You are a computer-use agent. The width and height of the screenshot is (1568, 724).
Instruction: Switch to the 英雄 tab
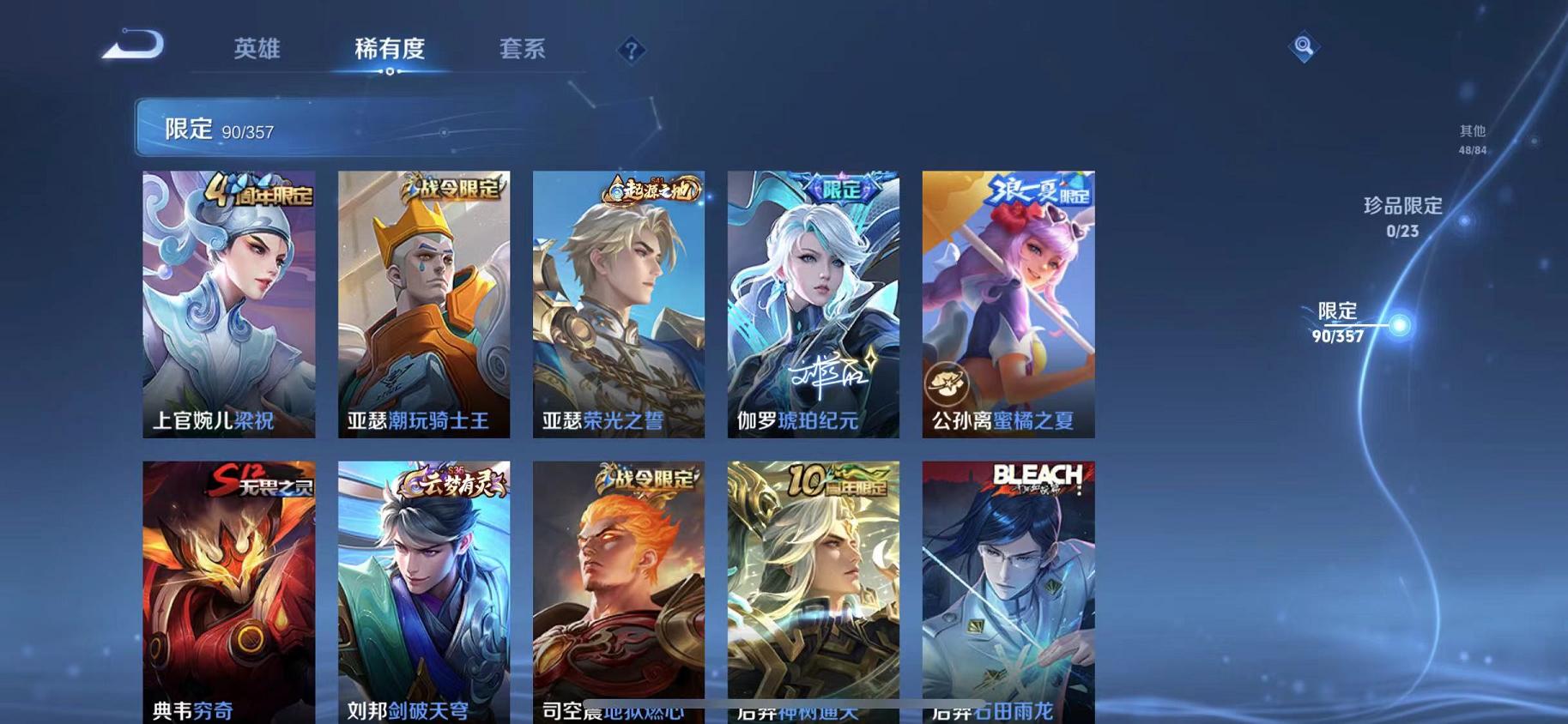(x=253, y=50)
